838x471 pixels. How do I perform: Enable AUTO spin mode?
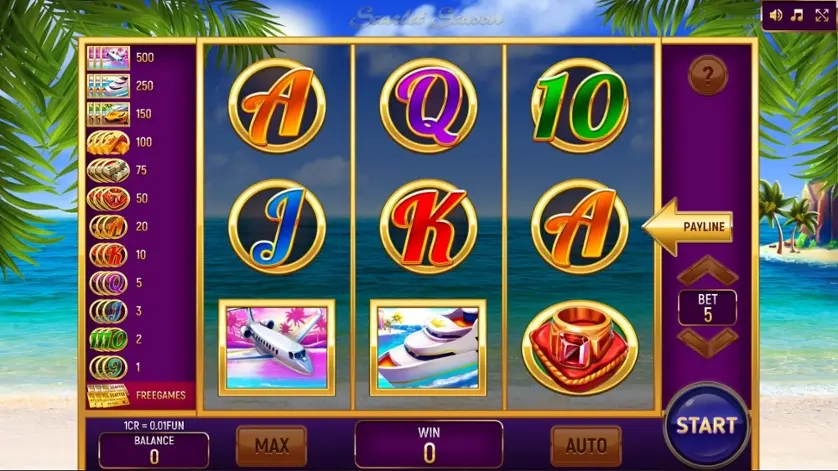586,445
